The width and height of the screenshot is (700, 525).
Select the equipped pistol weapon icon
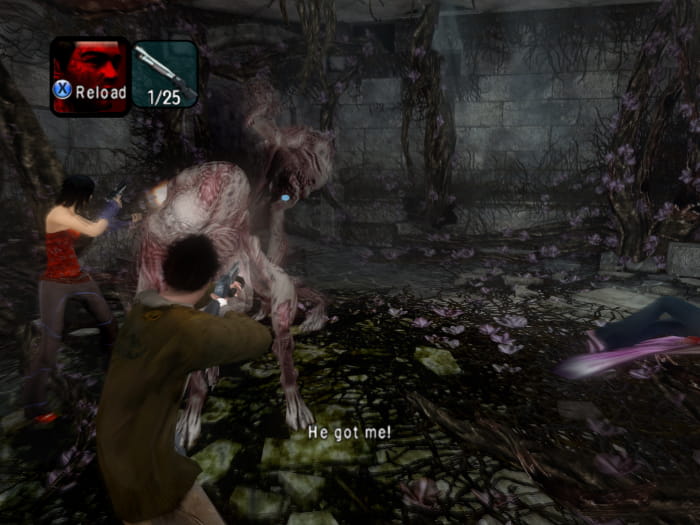click(165, 69)
